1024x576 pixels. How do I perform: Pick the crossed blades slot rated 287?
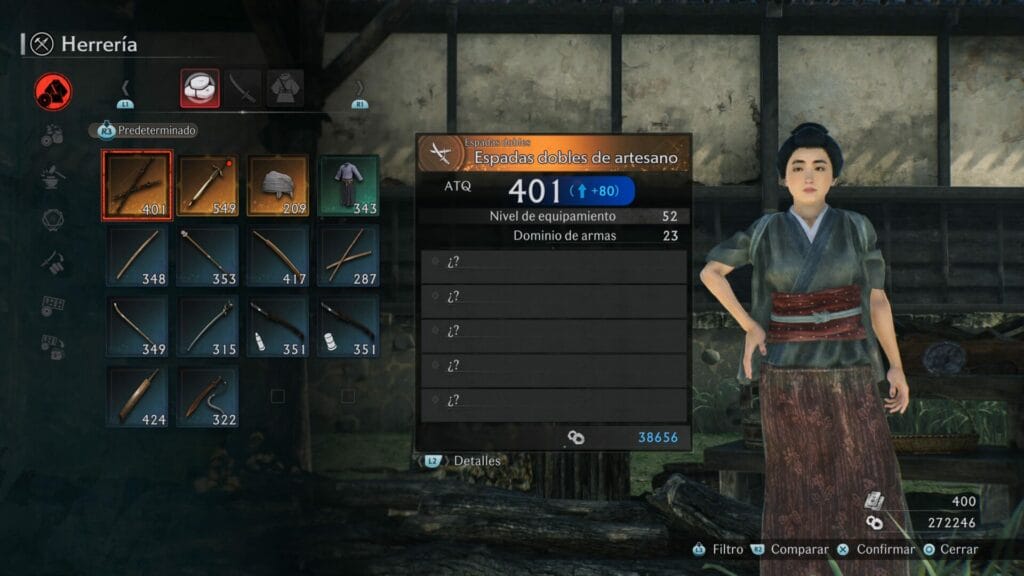348,255
